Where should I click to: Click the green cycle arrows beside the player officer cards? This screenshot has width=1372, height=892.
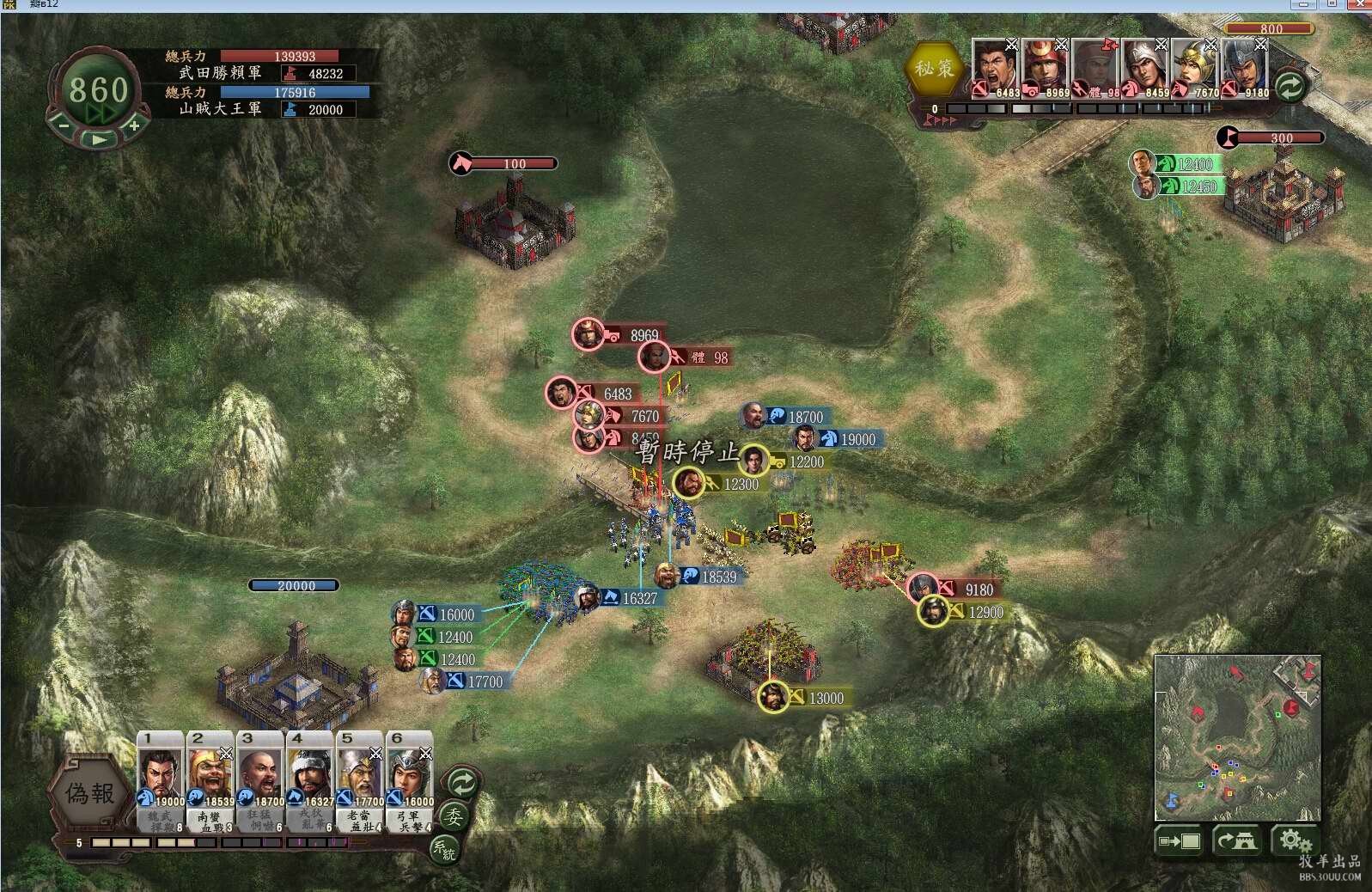pyautogui.click(x=462, y=783)
